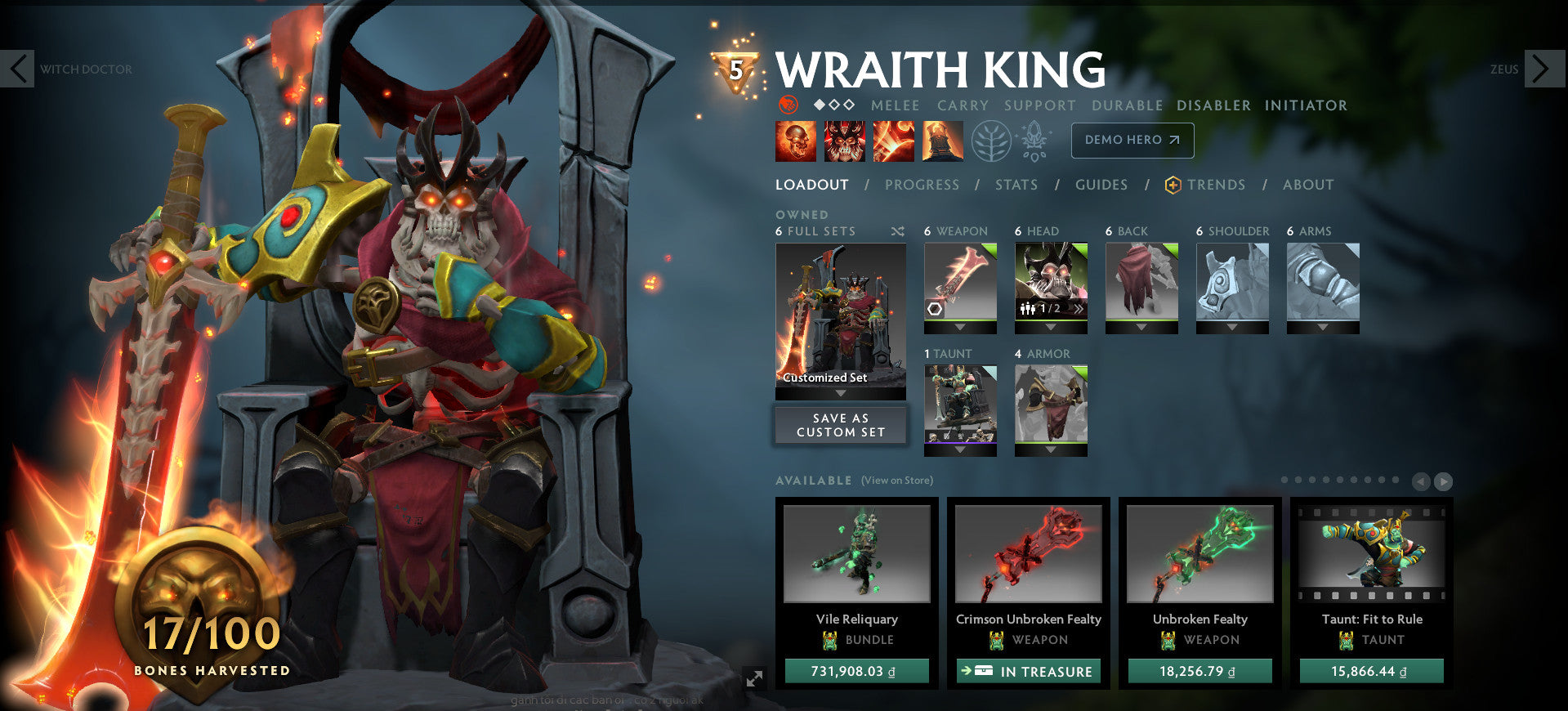Open the View on Store link
Image resolution: width=1568 pixels, height=711 pixels.
[x=896, y=481]
